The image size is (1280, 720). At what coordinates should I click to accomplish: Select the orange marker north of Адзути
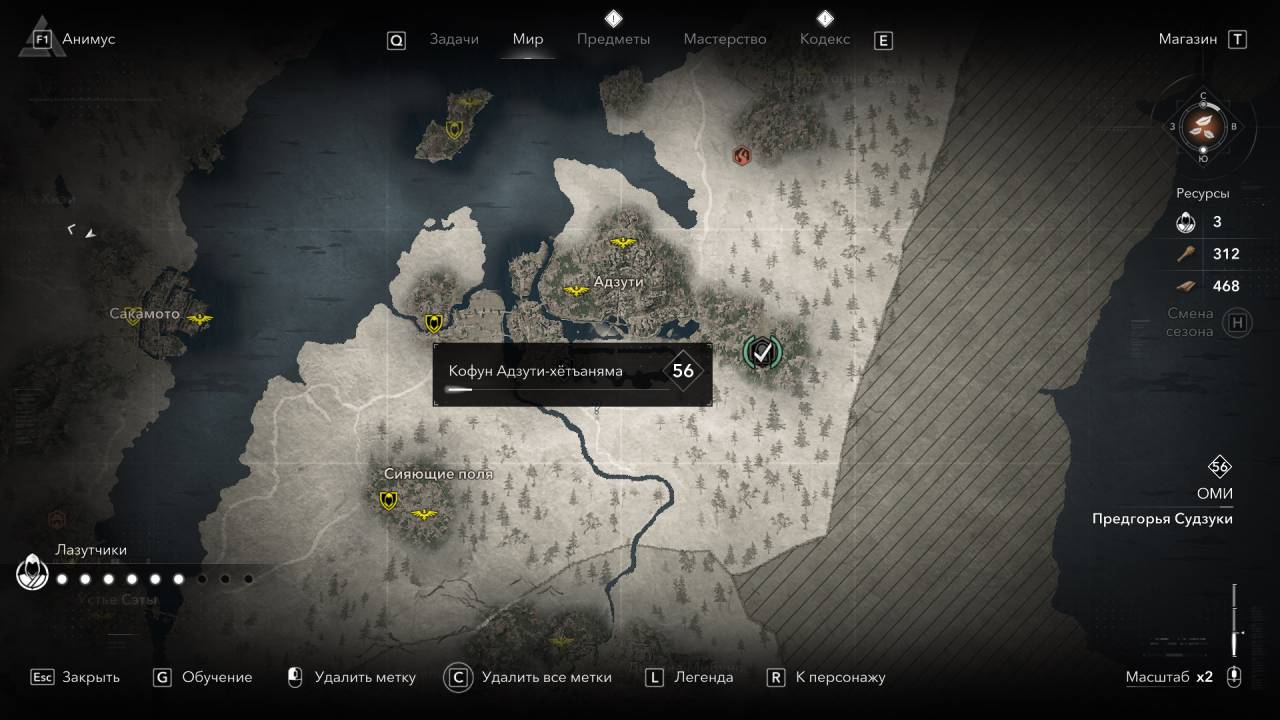coord(741,155)
